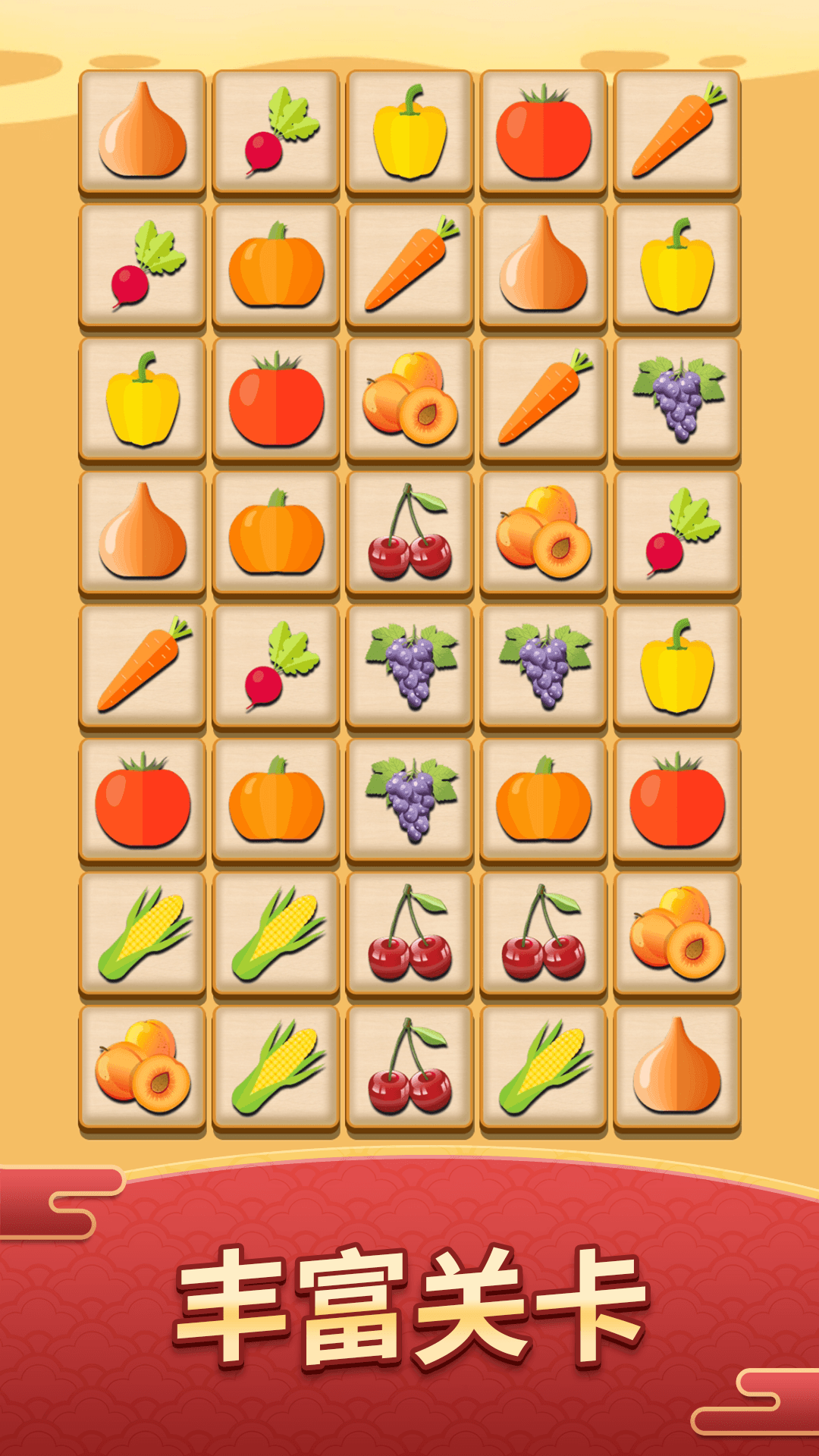Select the yellow pepper tile directly above grapes

pos(677,265)
